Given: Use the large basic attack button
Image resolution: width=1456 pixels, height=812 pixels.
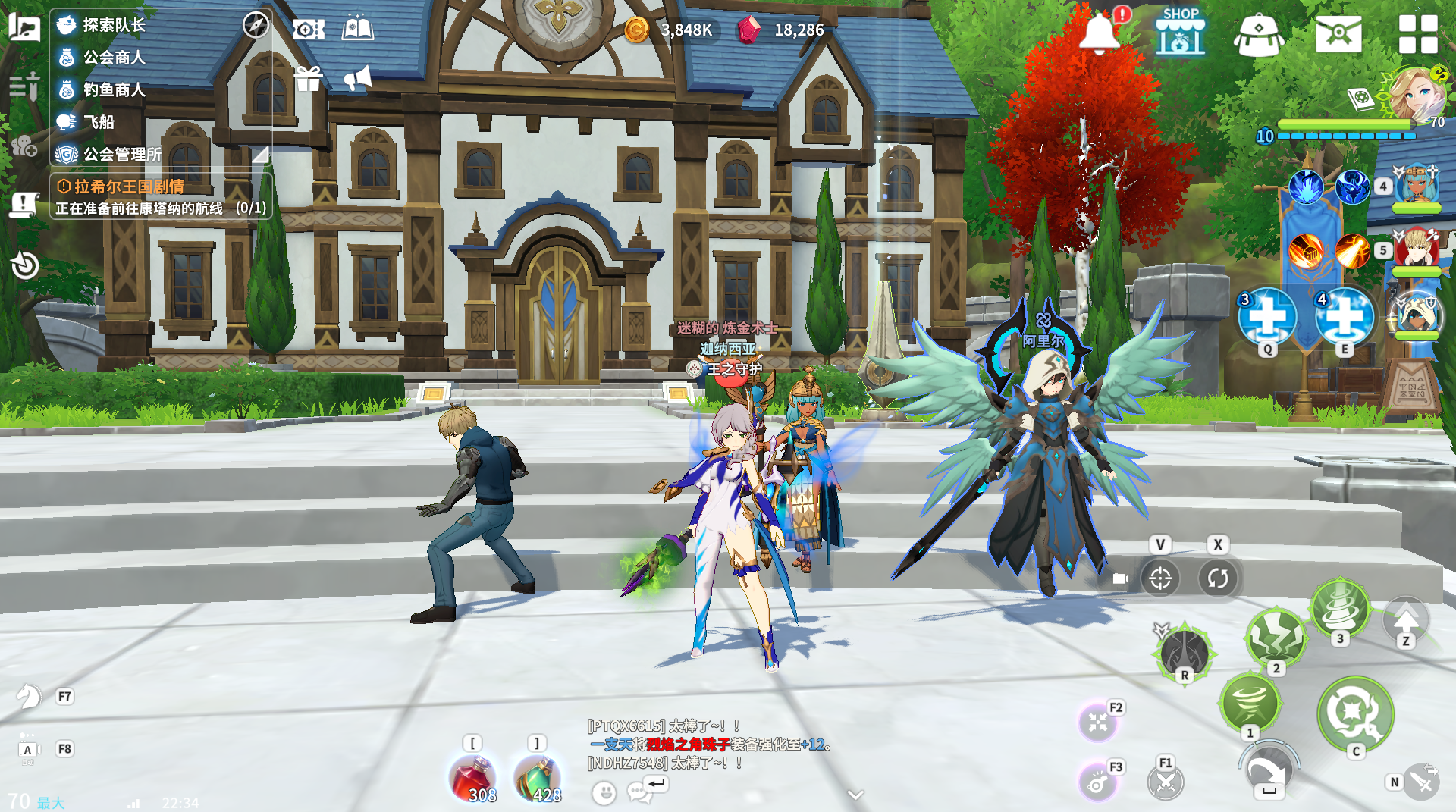Looking at the screenshot, I should tap(1355, 713).
